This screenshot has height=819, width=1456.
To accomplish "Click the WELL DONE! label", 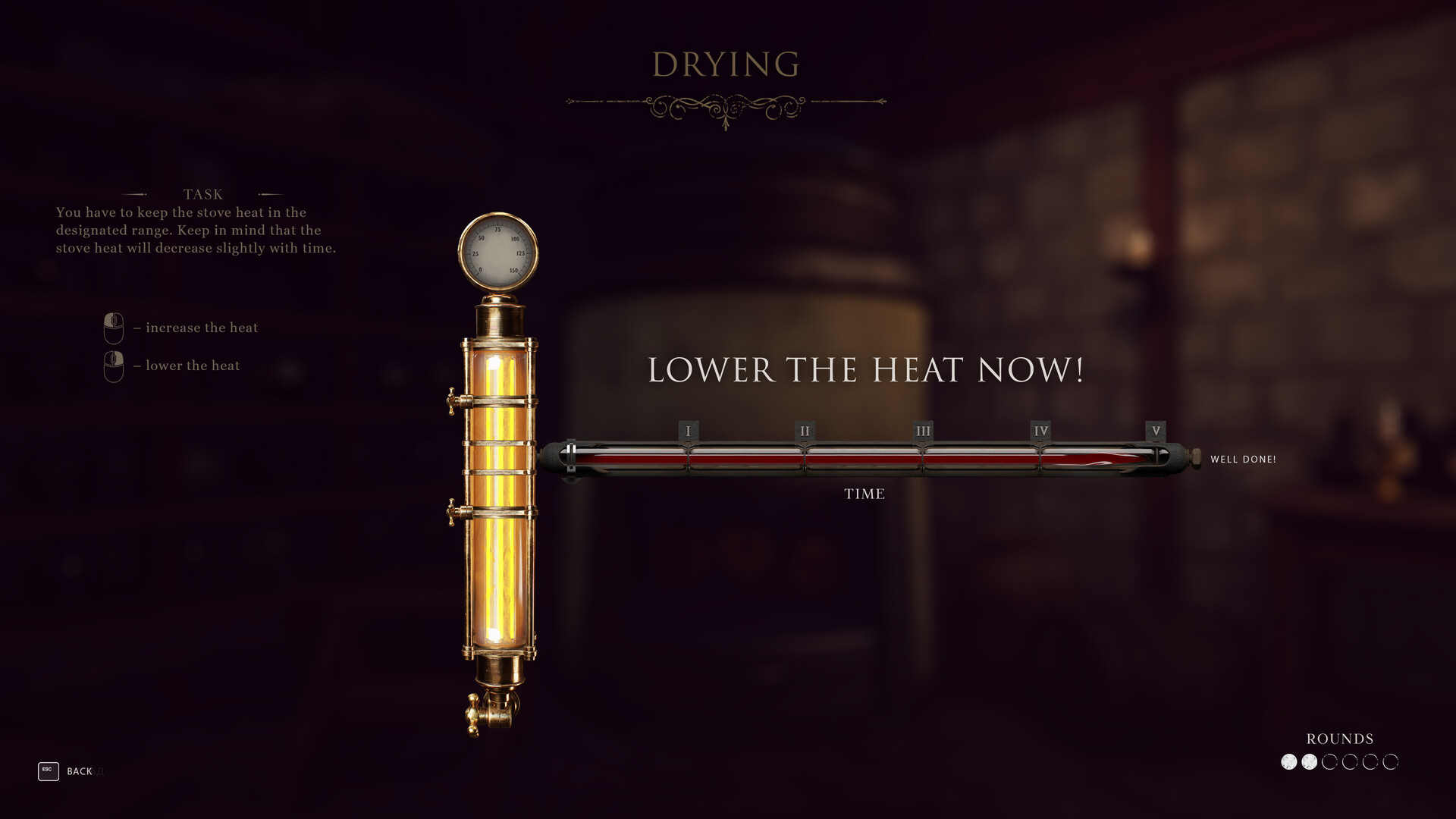I will tap(1245, 459).
